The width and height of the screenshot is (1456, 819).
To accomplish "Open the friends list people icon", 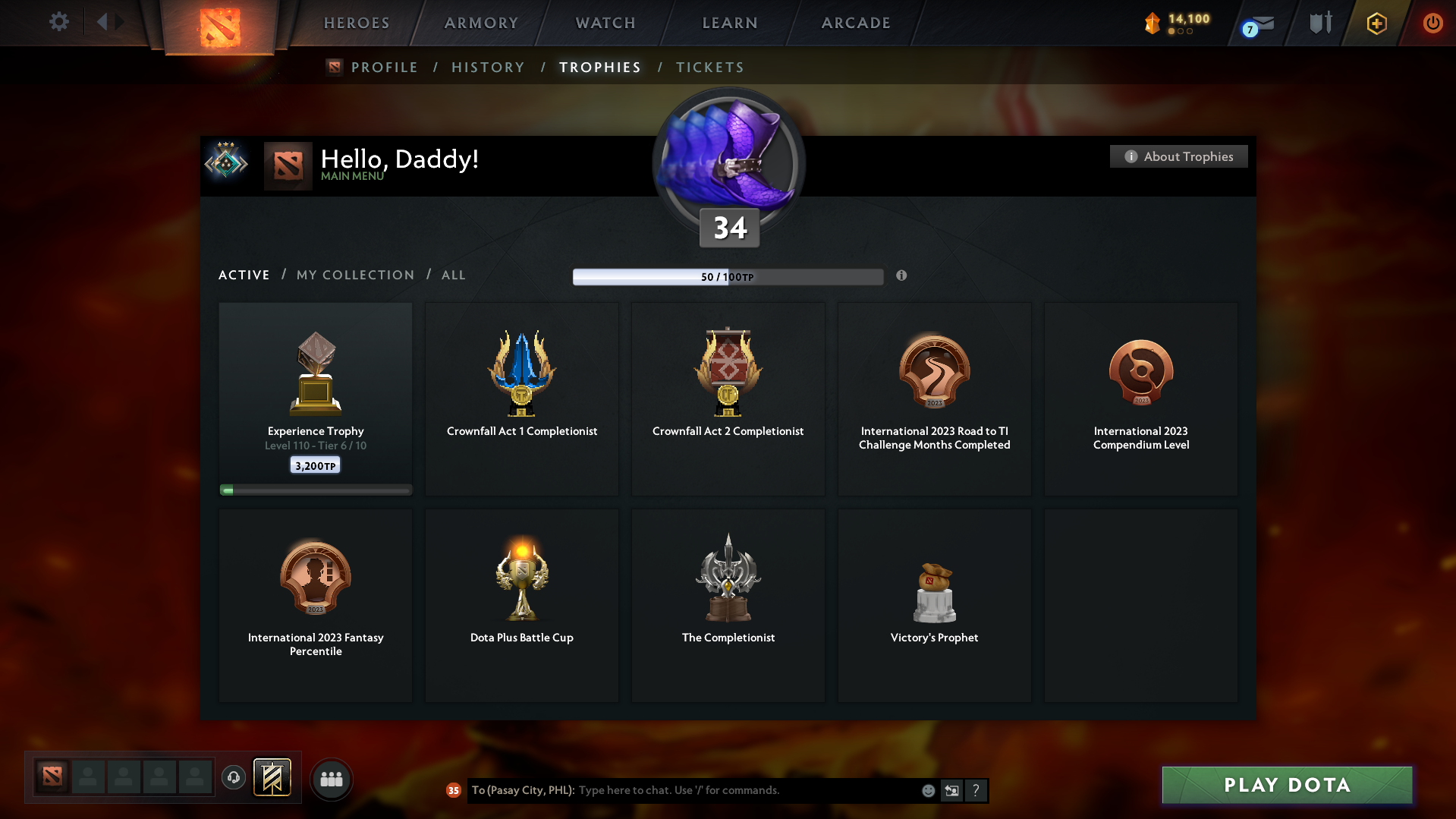I will pos(332,779).
